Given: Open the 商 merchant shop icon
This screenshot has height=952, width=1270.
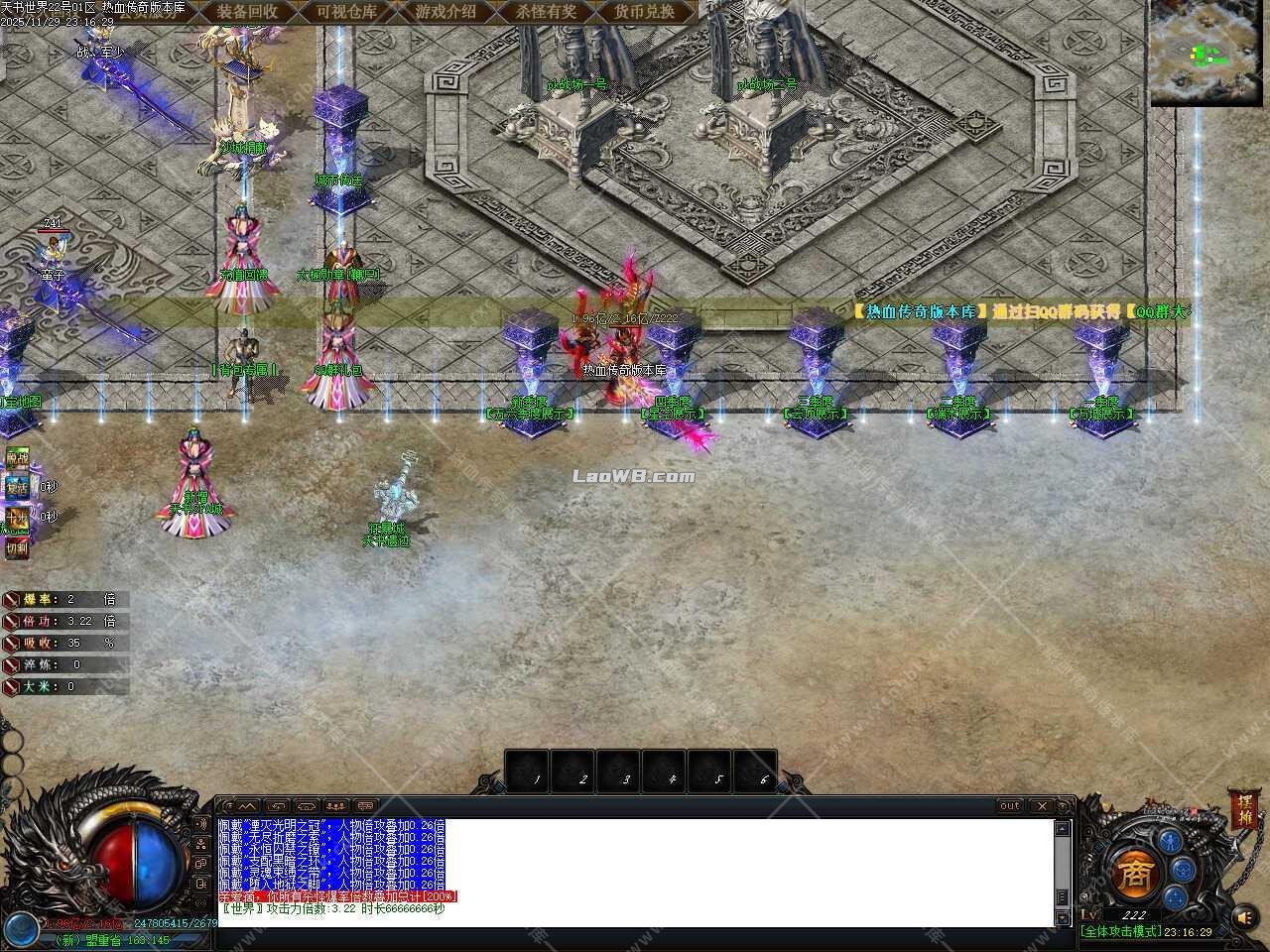Looking at the screenshot, I should 1134,873.
